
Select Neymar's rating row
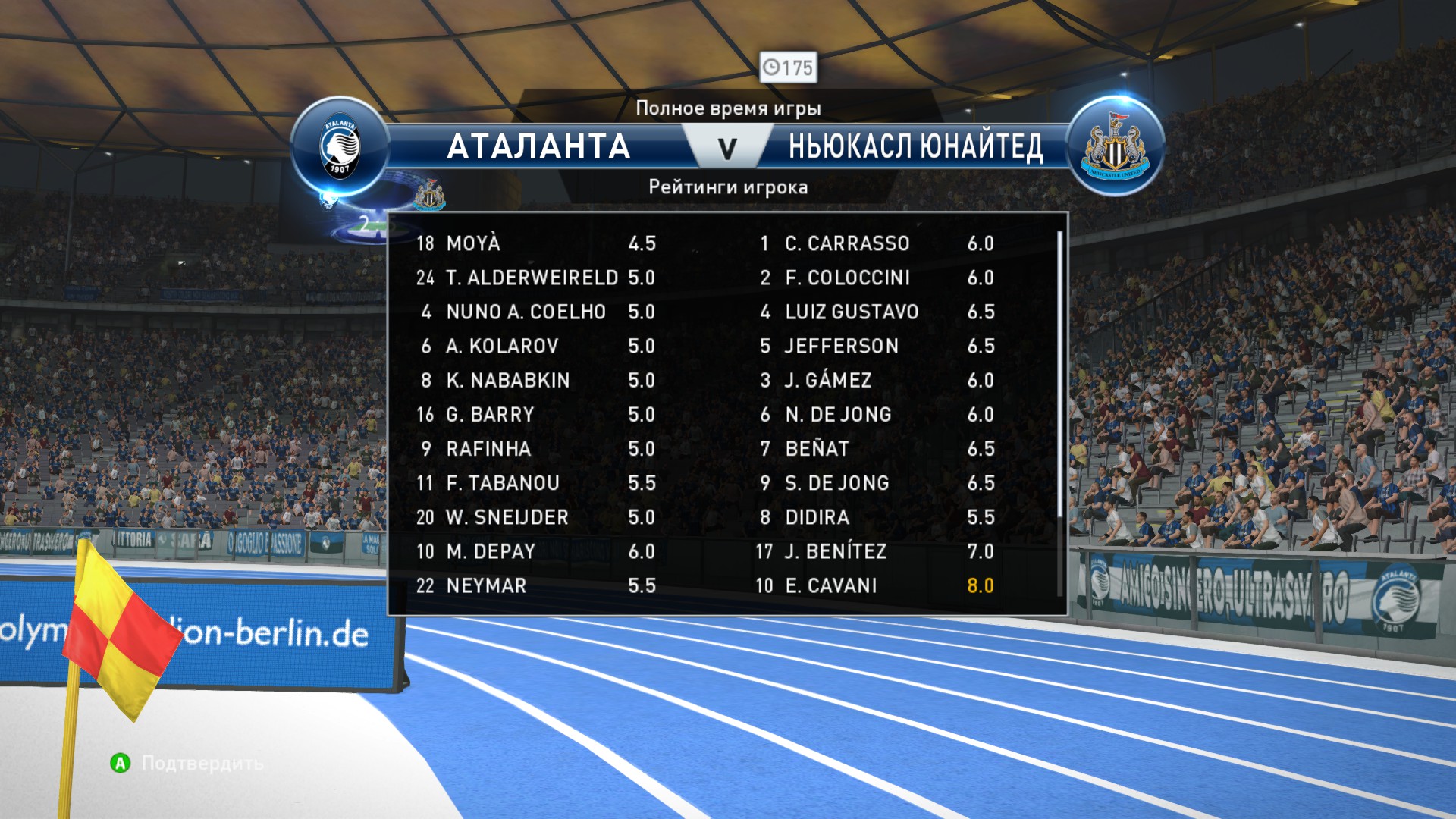click(535, 585)
